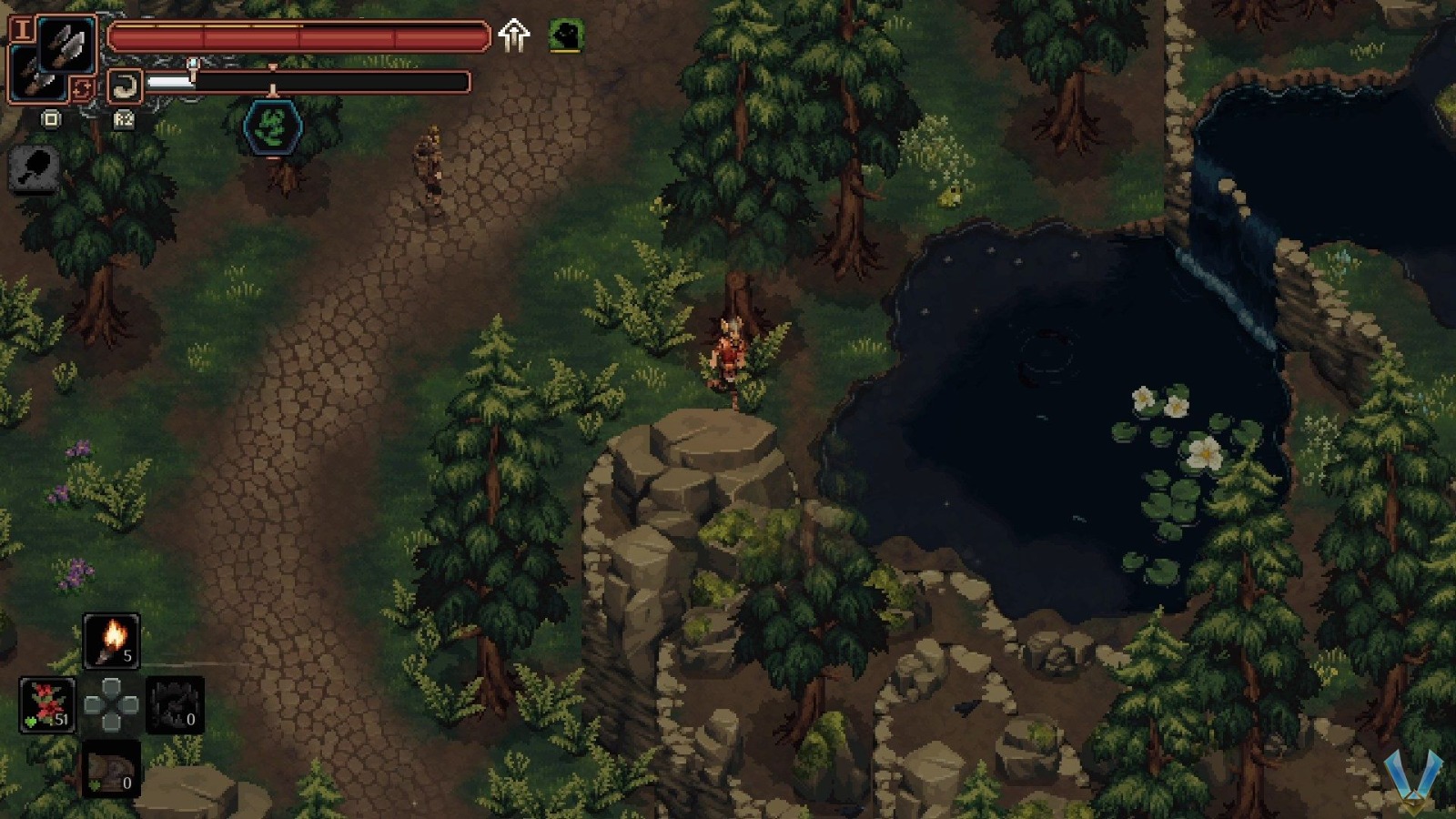Select the rabbit meat food slot

tap(111, 769)
